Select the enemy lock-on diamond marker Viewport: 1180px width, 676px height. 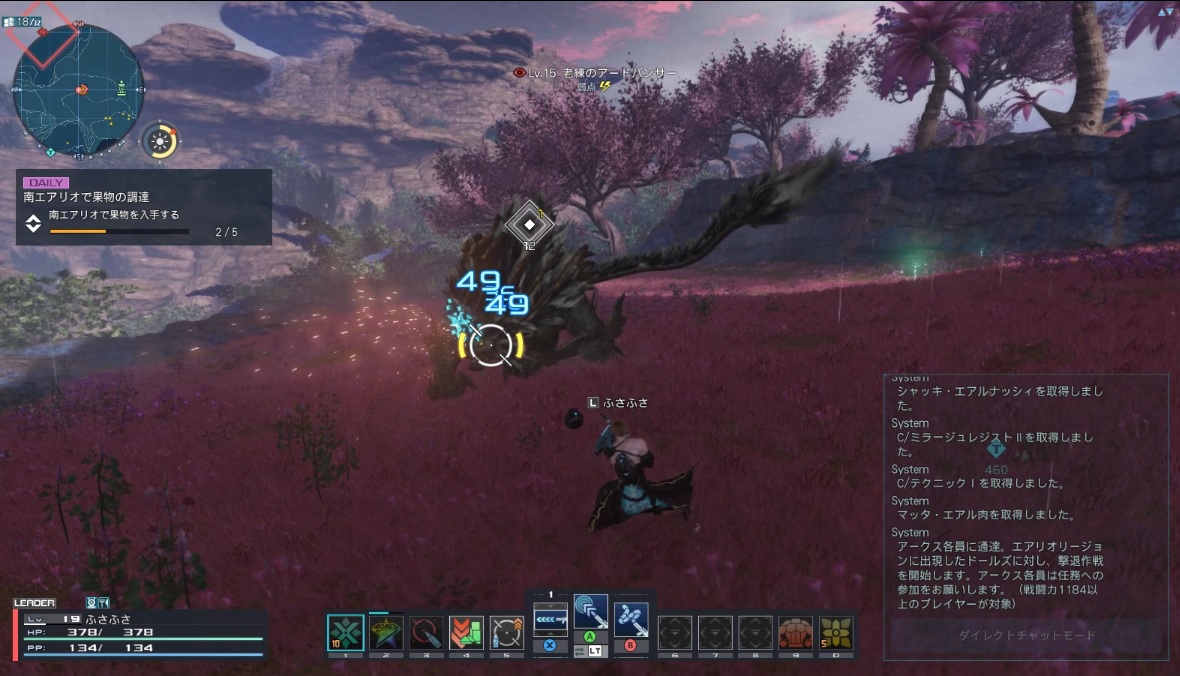click(x=529, y=224)
